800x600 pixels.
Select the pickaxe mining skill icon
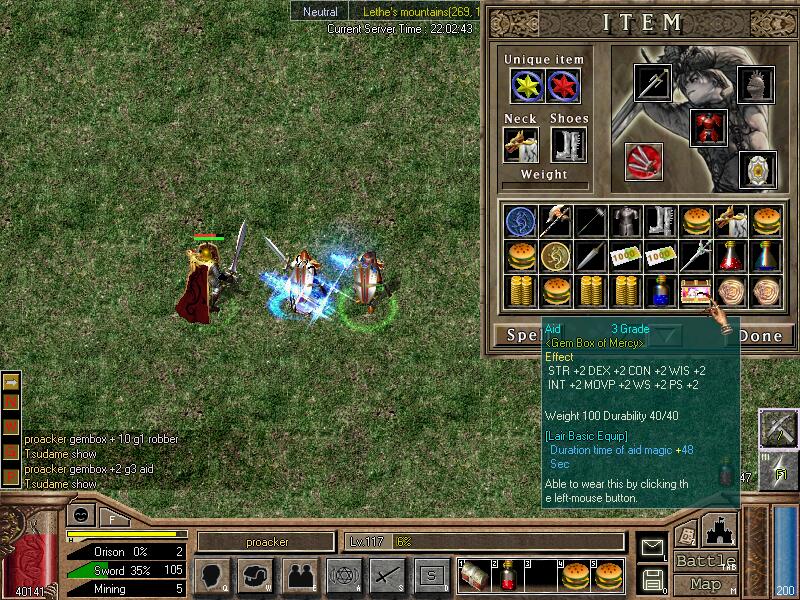(776, 427)
